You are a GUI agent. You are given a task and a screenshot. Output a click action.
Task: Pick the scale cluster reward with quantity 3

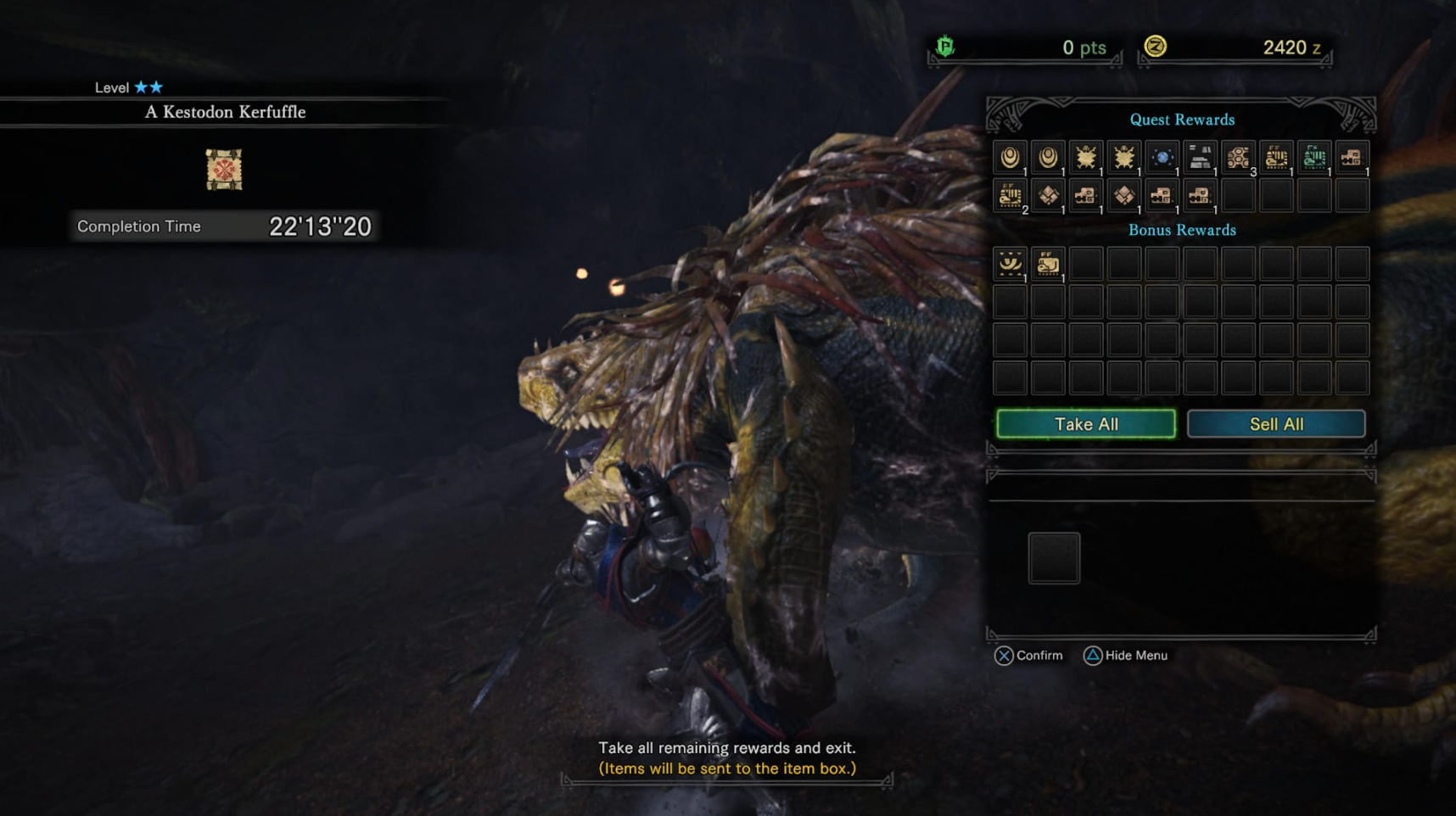[1238, 158]
